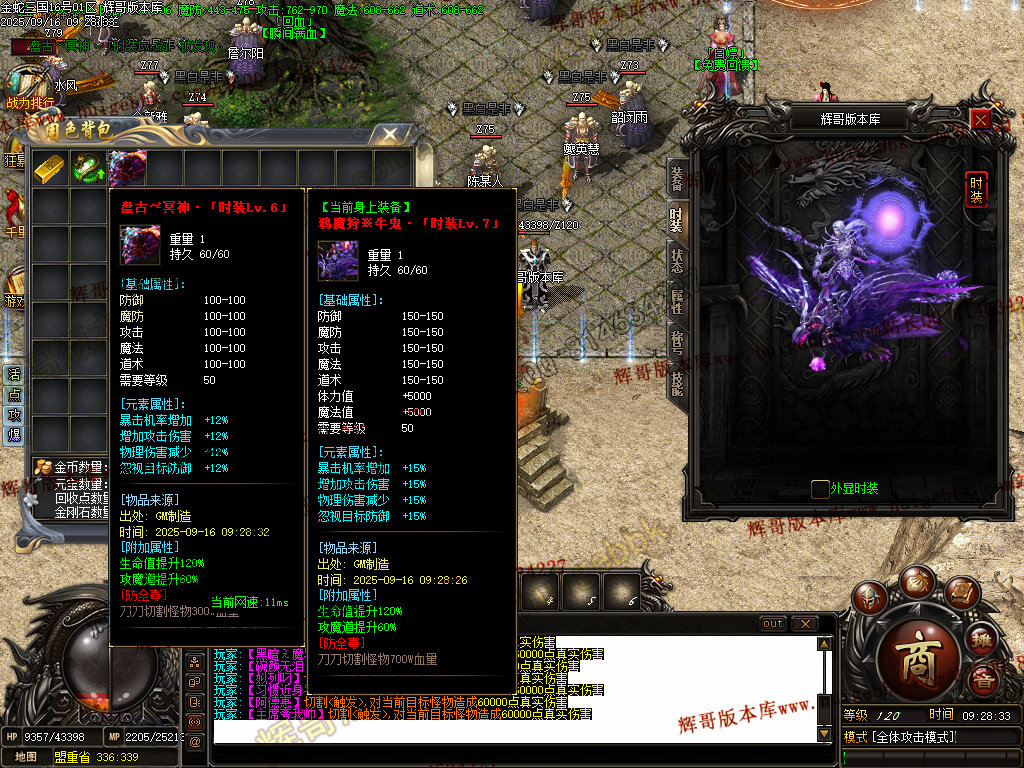
Task: Select the green jade ring item
Action: tap(87, 168)
